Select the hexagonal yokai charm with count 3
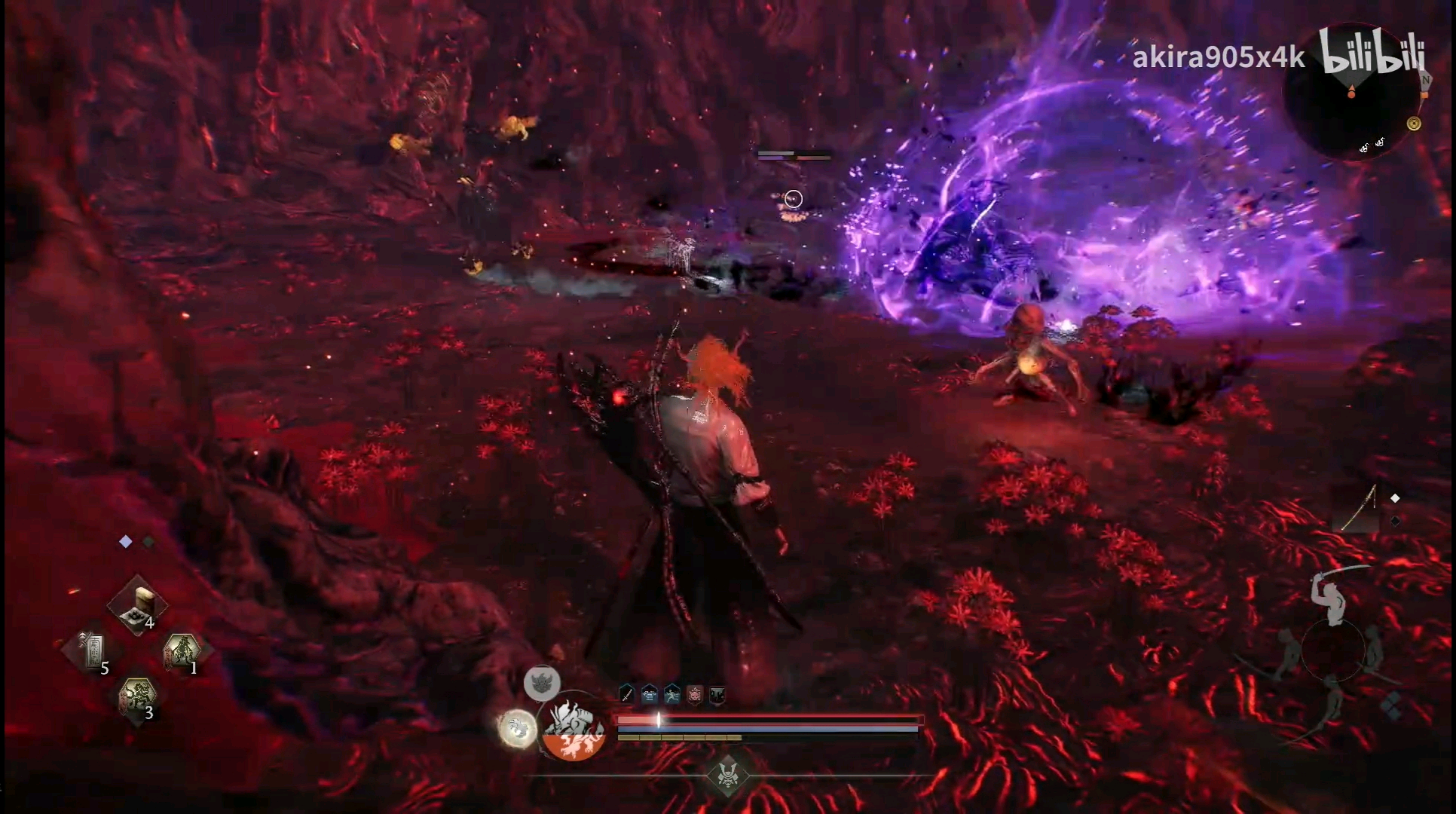The image size is (1456, 814). 137,696
